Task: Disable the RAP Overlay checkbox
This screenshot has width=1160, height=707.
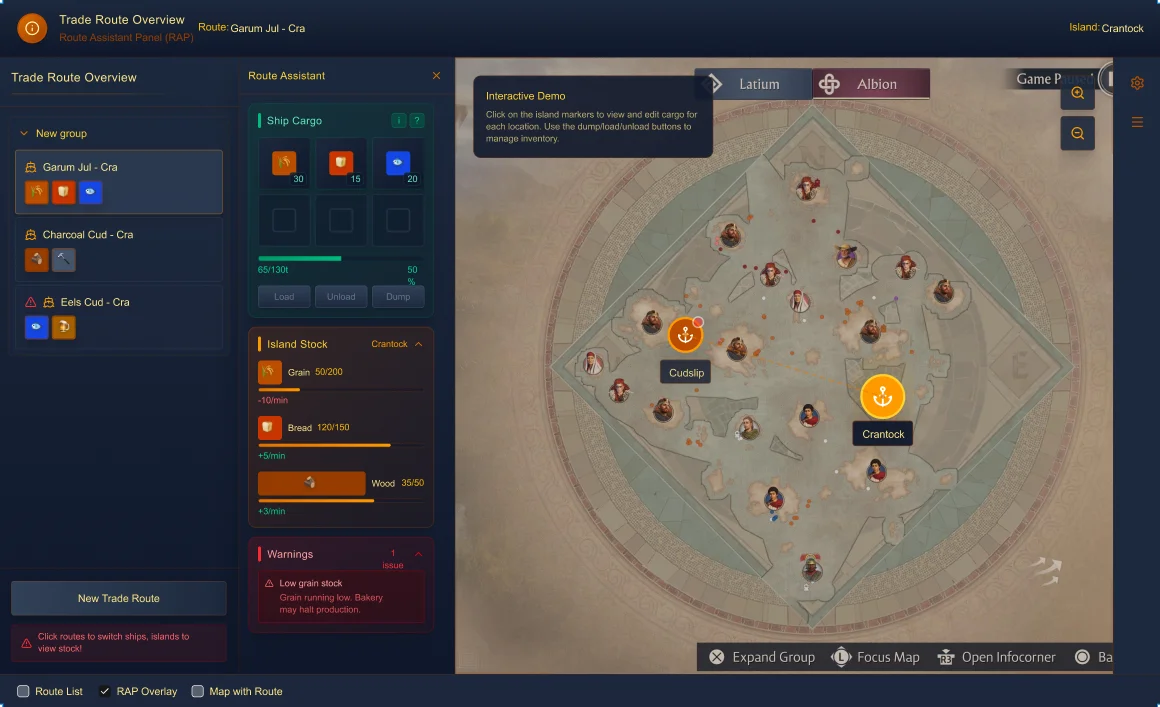Action: 105,691
